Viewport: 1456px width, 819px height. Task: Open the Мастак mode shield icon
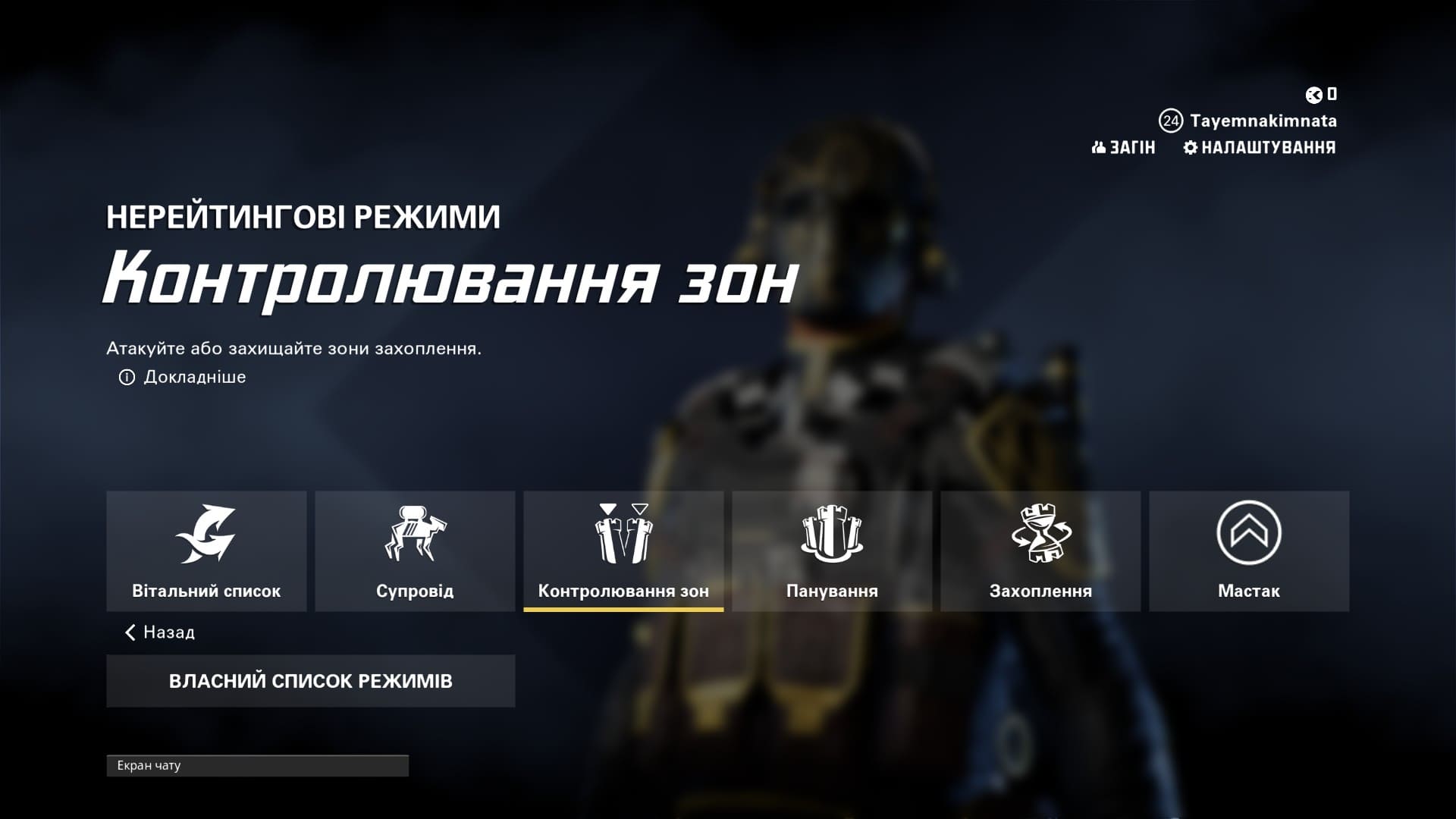(x=1248, y=535)
